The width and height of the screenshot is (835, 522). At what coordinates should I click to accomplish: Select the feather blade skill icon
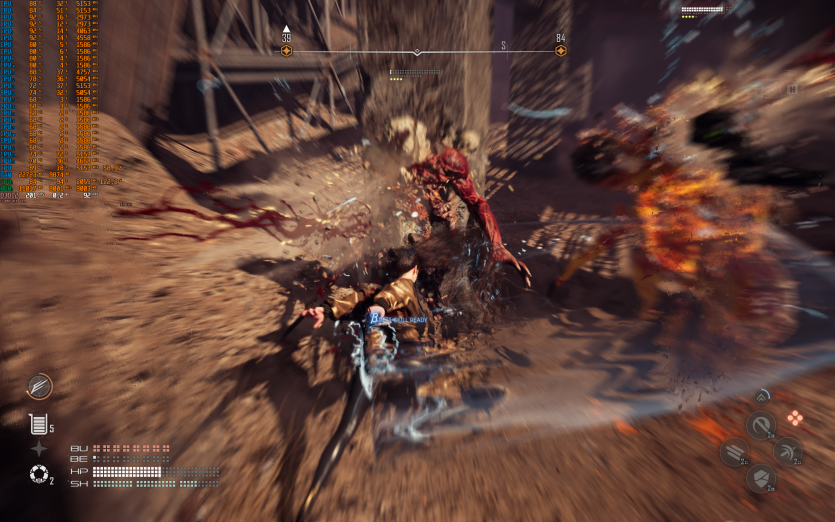click(40, 386)
